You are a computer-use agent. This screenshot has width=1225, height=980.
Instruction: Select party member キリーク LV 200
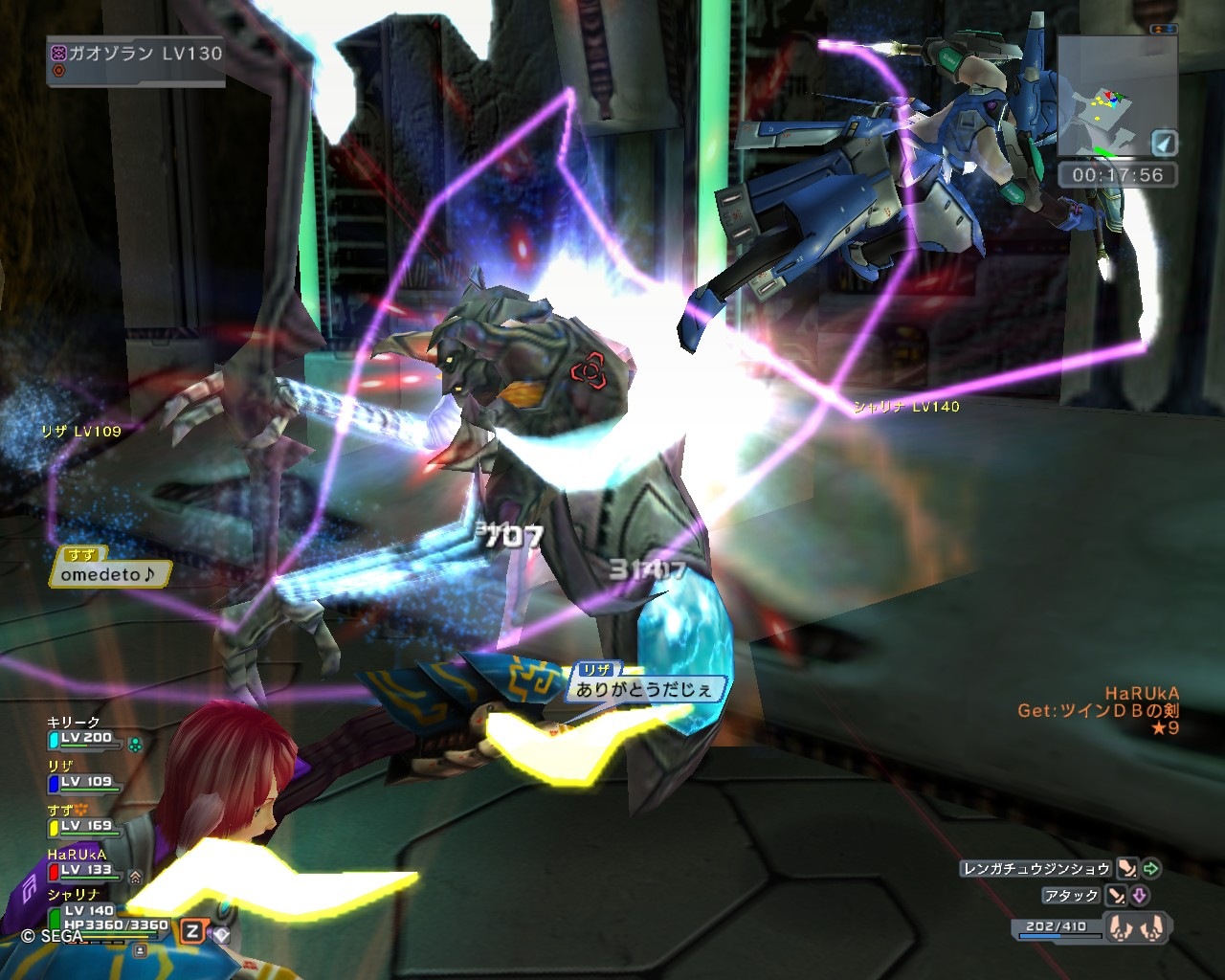tap(85, 738)
